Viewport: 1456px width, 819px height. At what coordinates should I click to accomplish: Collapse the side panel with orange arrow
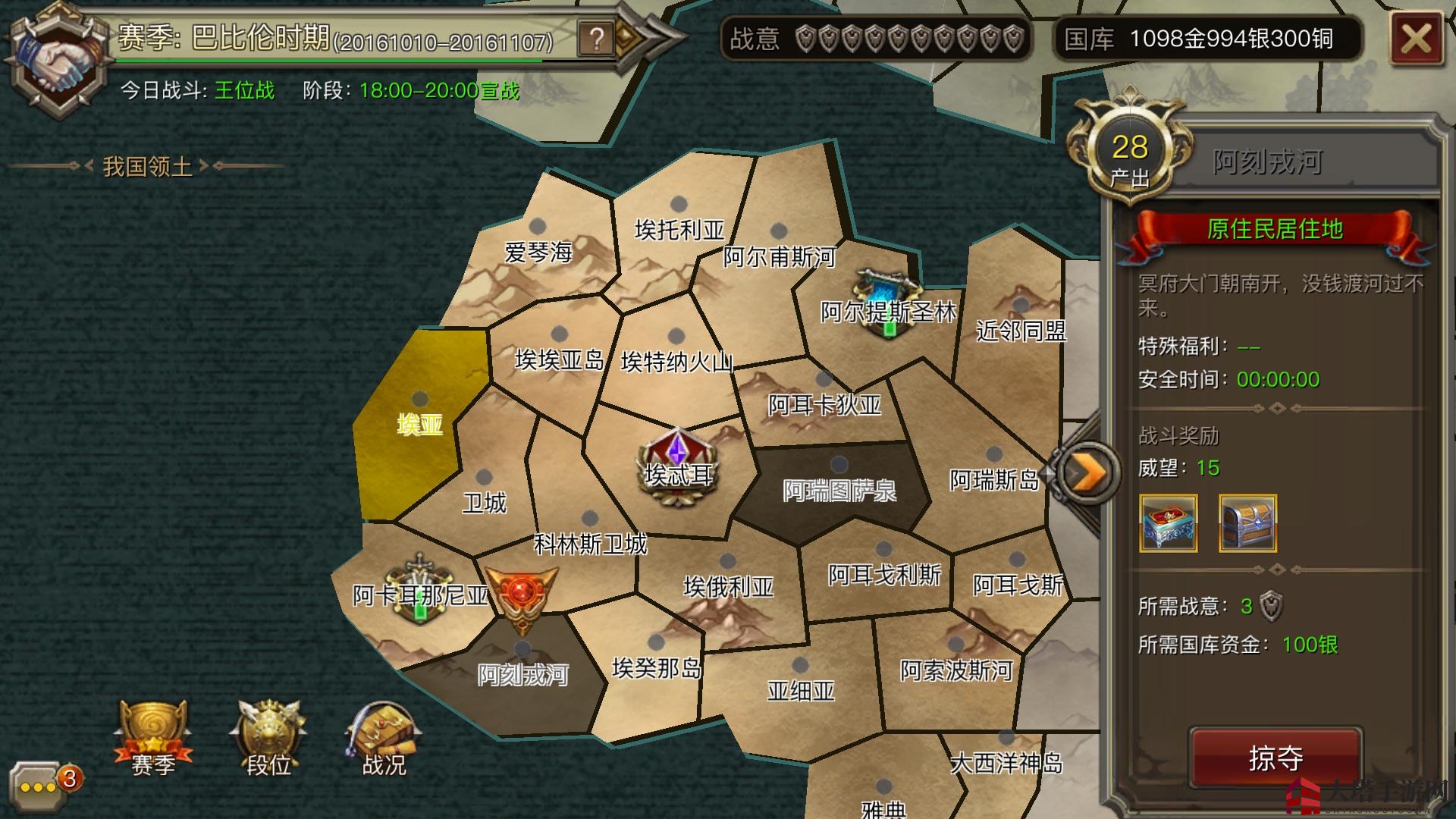click(x=1088, y=473)
